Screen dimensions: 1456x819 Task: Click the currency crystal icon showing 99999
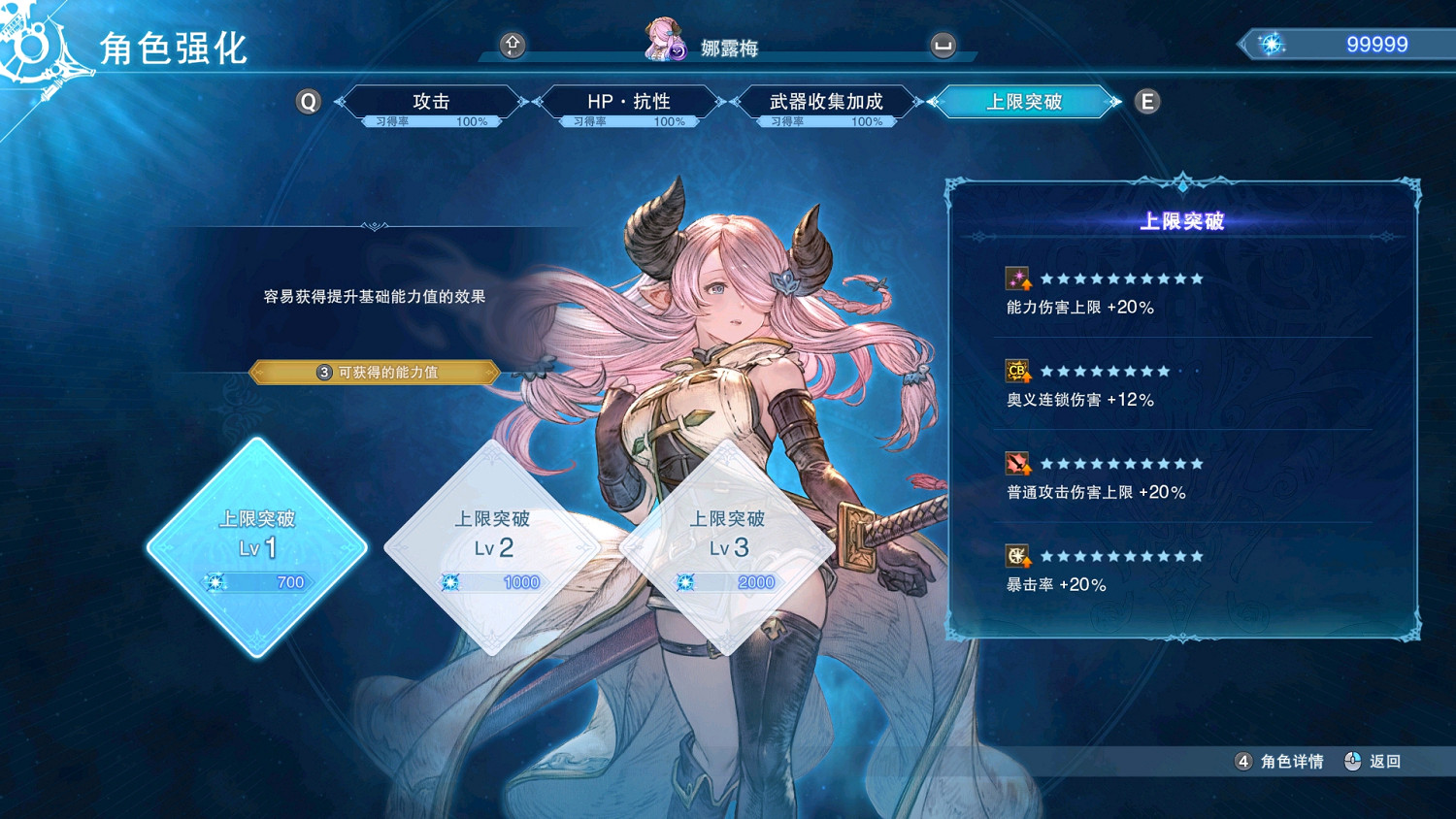coord(1274,43)
